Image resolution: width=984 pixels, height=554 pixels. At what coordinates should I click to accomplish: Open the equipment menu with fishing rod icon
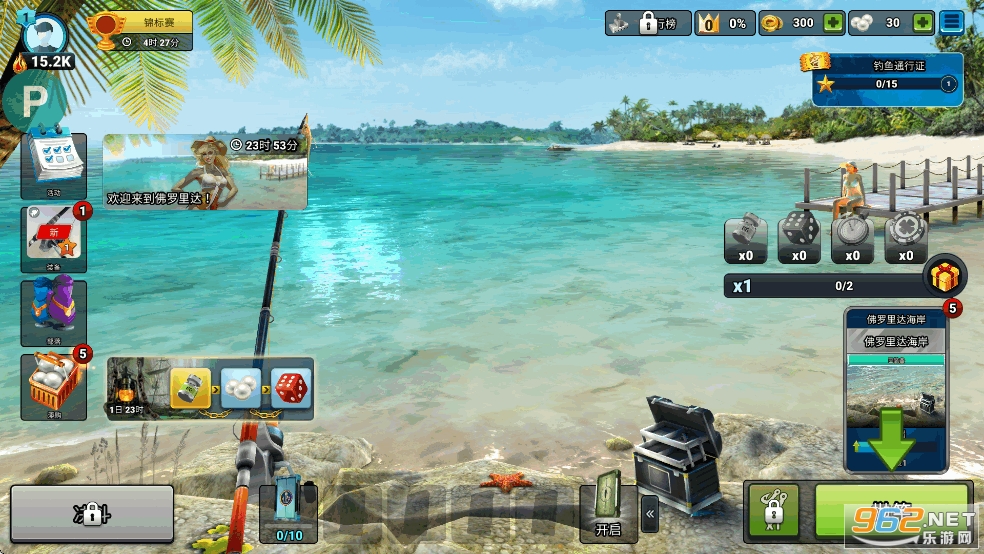(x=54, y=239)
